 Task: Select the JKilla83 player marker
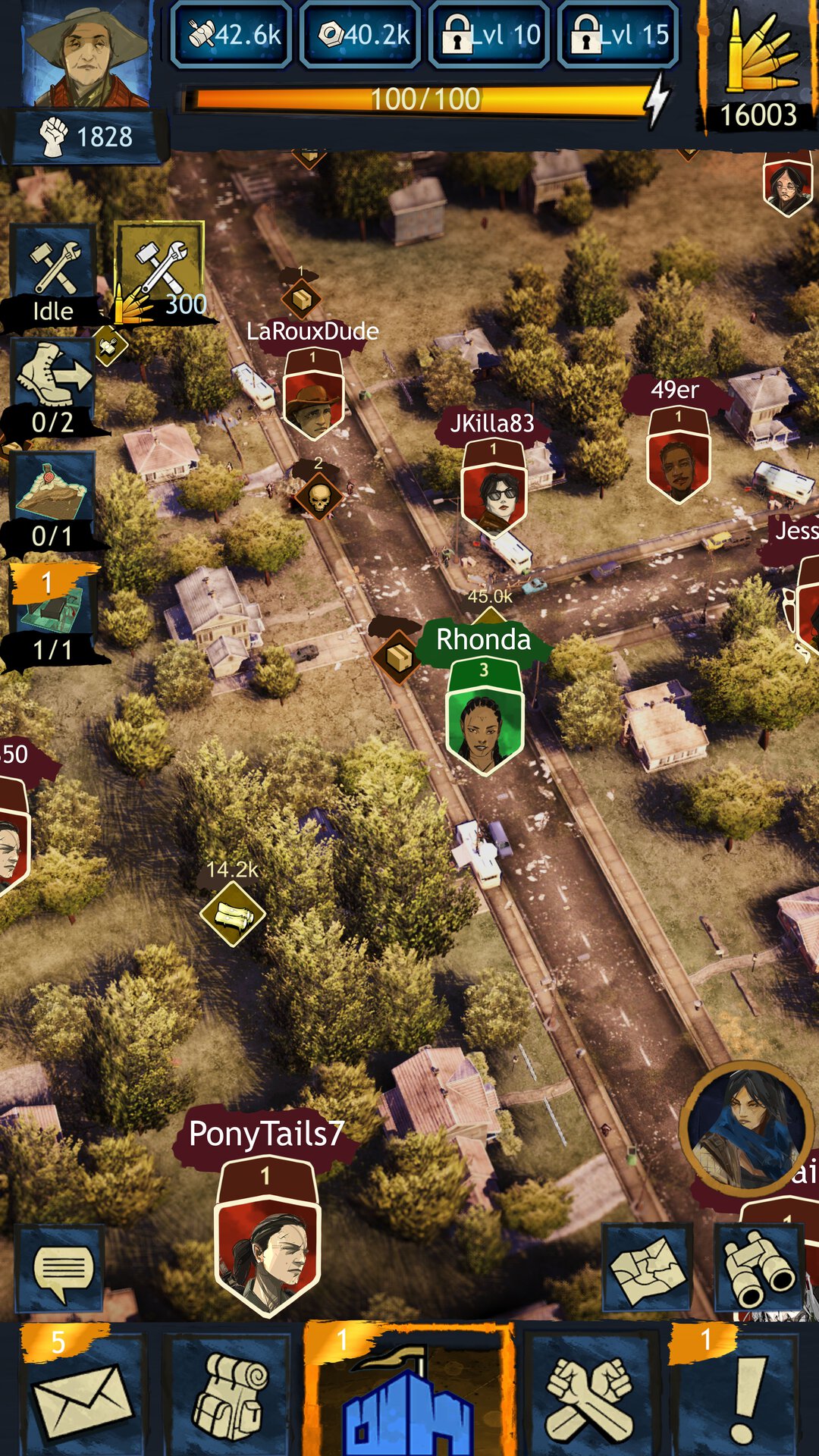494,491
